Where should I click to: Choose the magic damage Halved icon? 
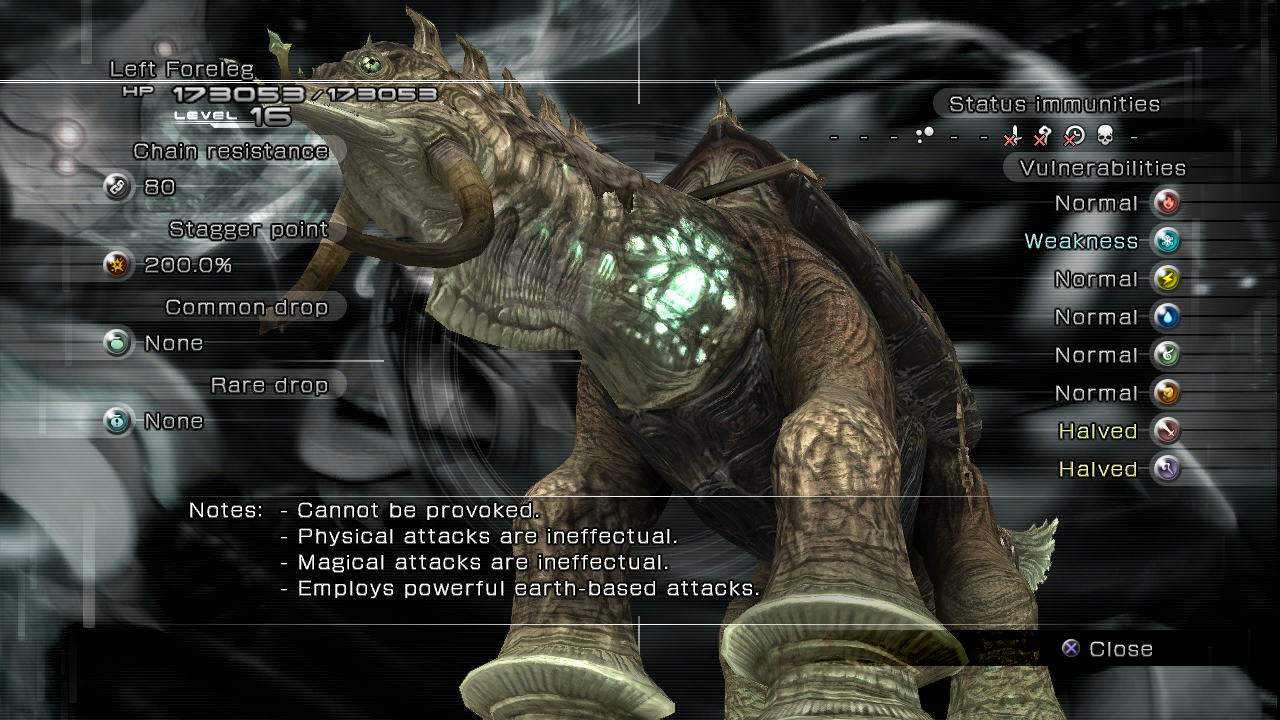coord(1165,469)
